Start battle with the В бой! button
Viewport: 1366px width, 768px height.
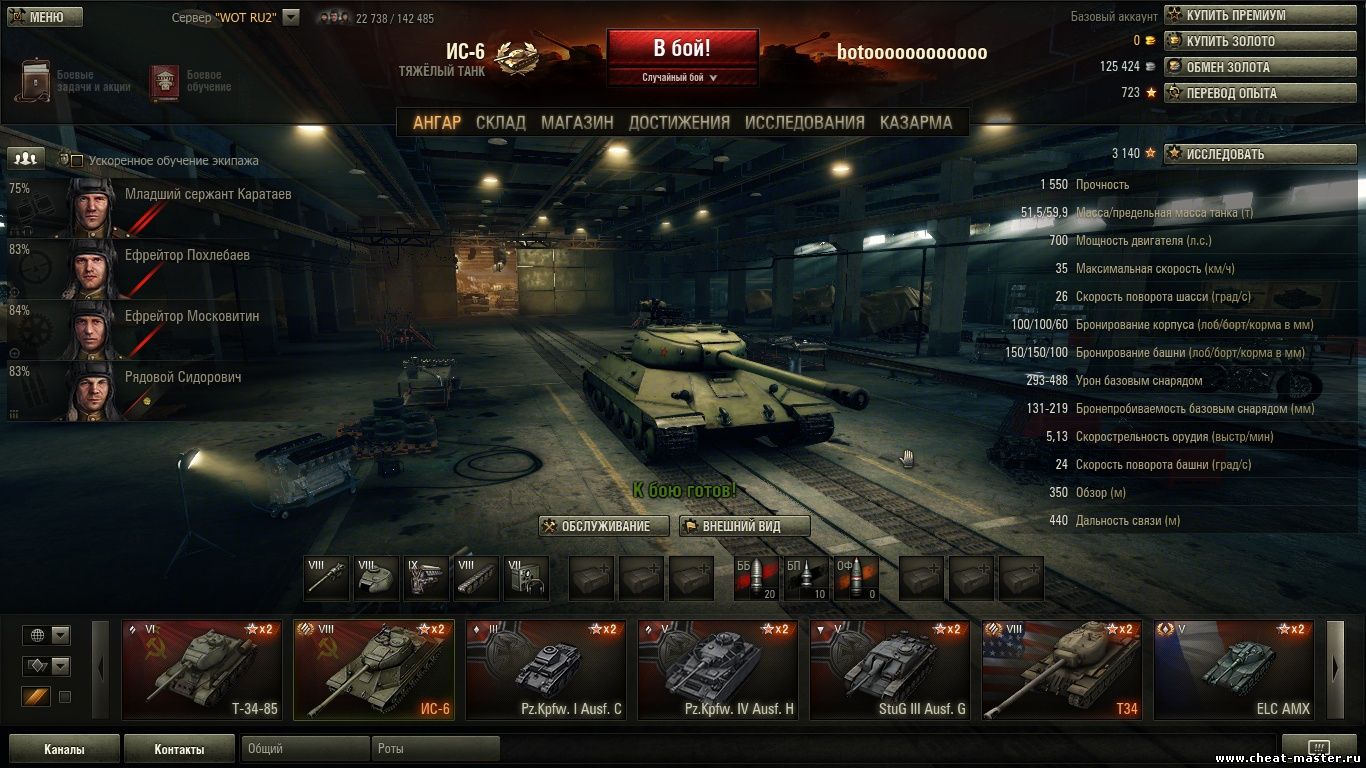tap(682, 49)
